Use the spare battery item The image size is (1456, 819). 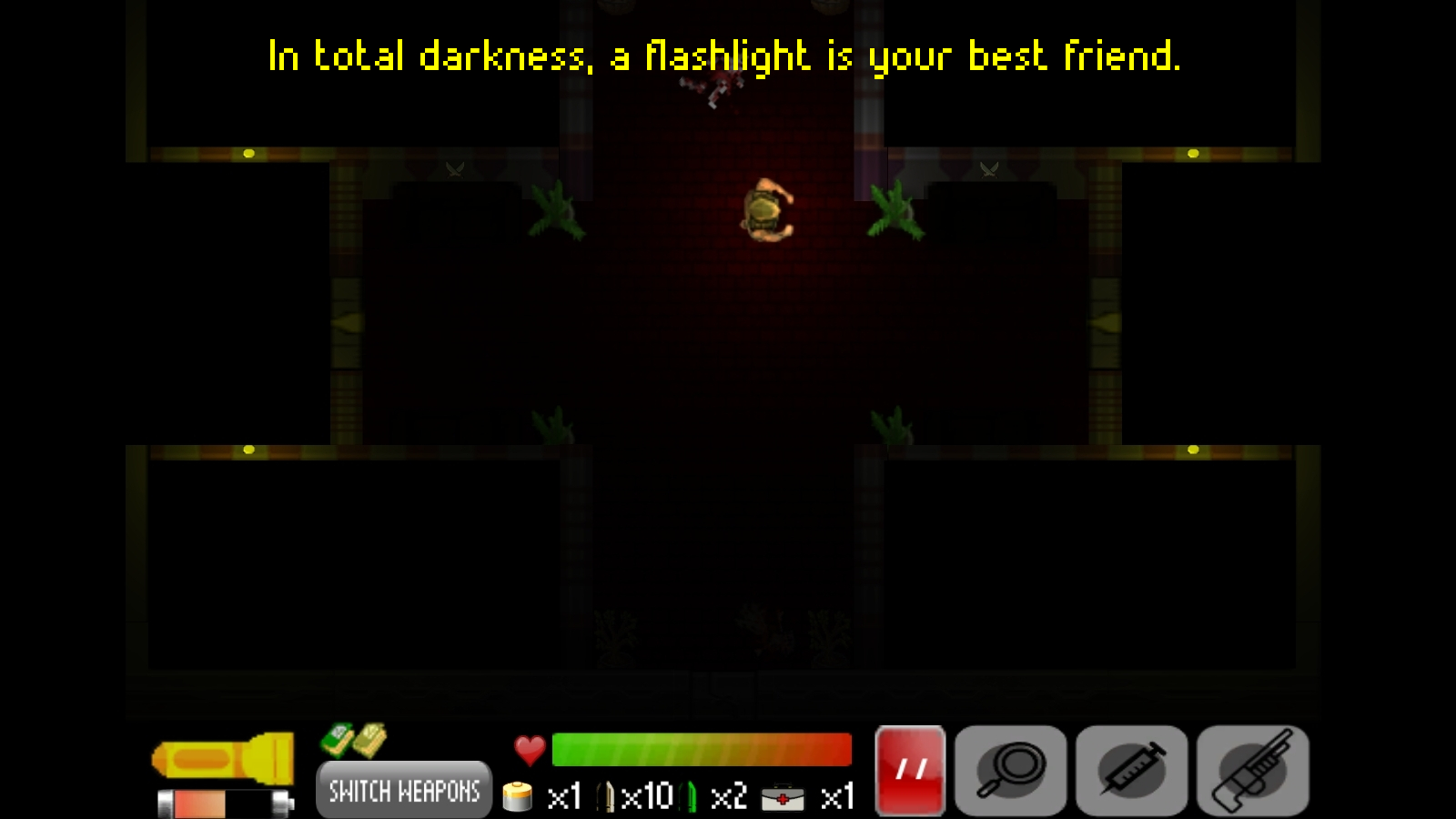518,797
